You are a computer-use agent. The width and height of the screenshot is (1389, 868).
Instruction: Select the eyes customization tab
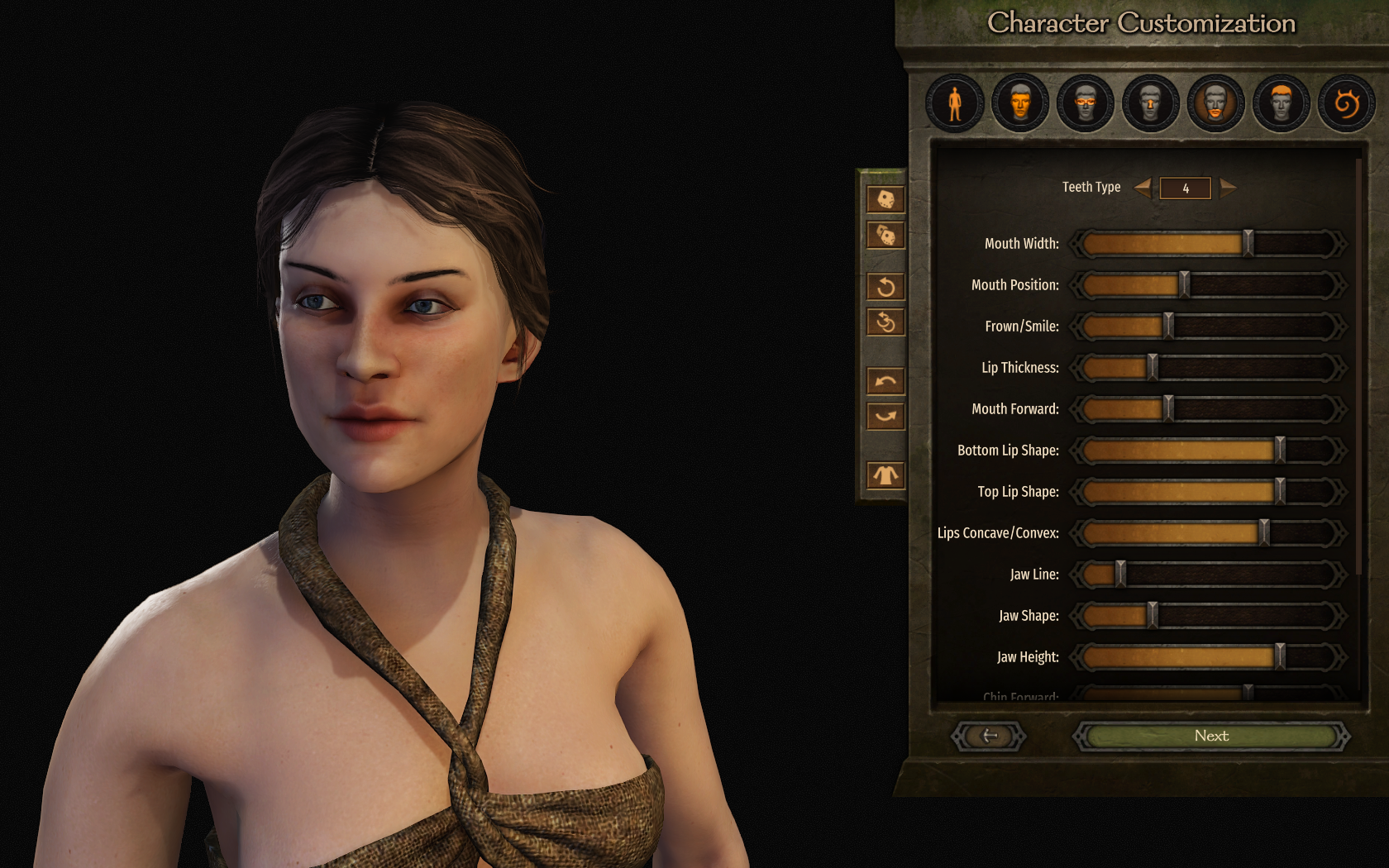(1086, 104)
